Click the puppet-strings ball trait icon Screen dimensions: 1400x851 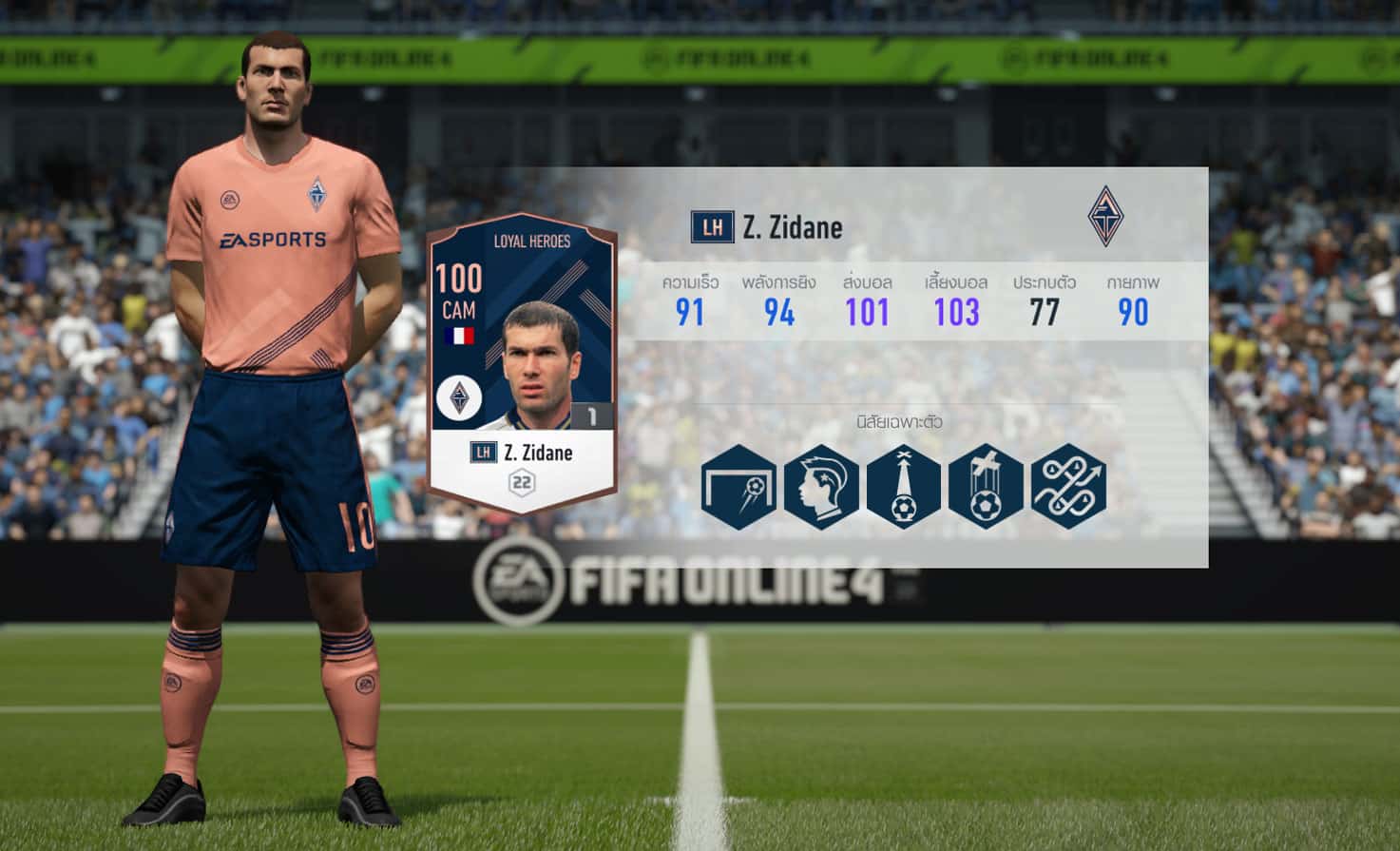pyautogui.click(x=986, y=487)
